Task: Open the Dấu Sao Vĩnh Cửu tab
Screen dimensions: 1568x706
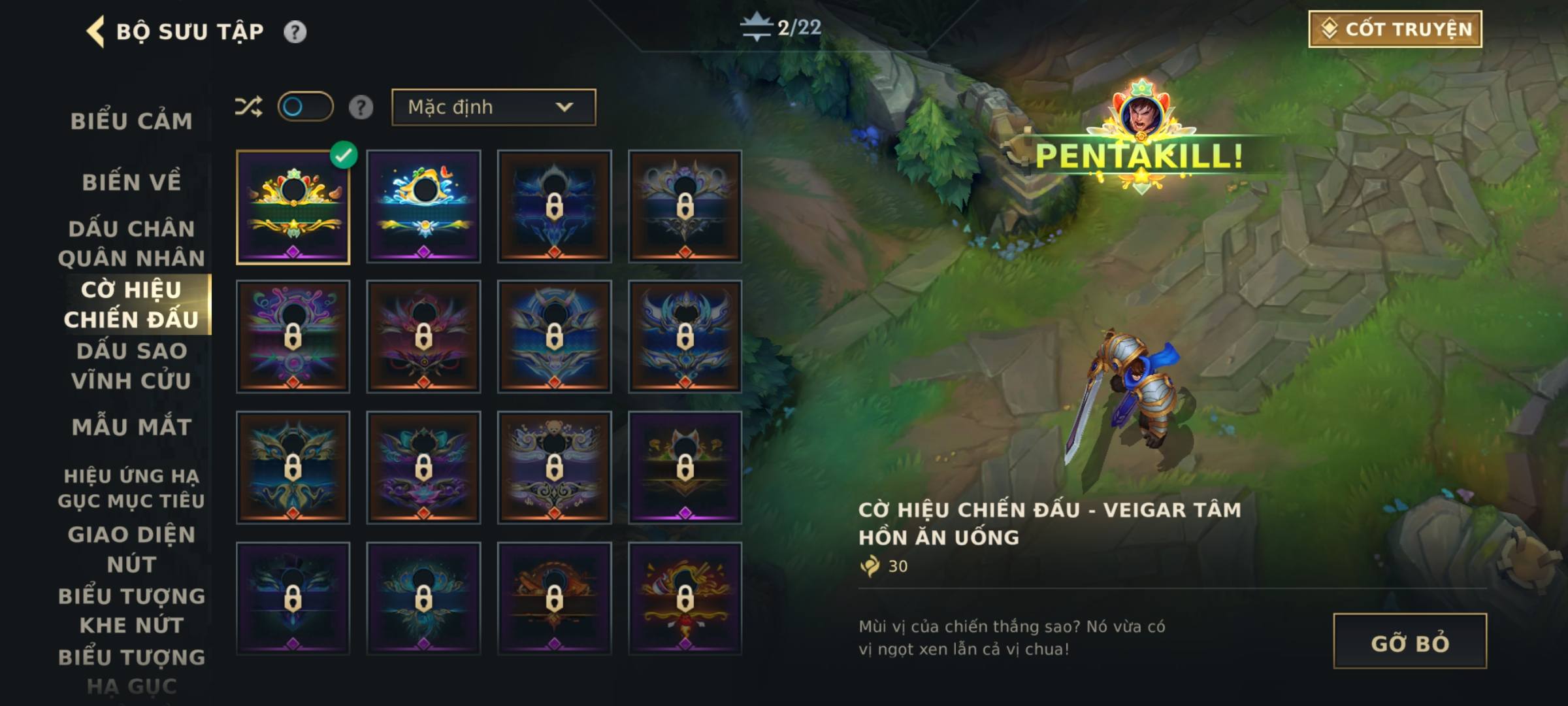Action: [x=131, y=365]
